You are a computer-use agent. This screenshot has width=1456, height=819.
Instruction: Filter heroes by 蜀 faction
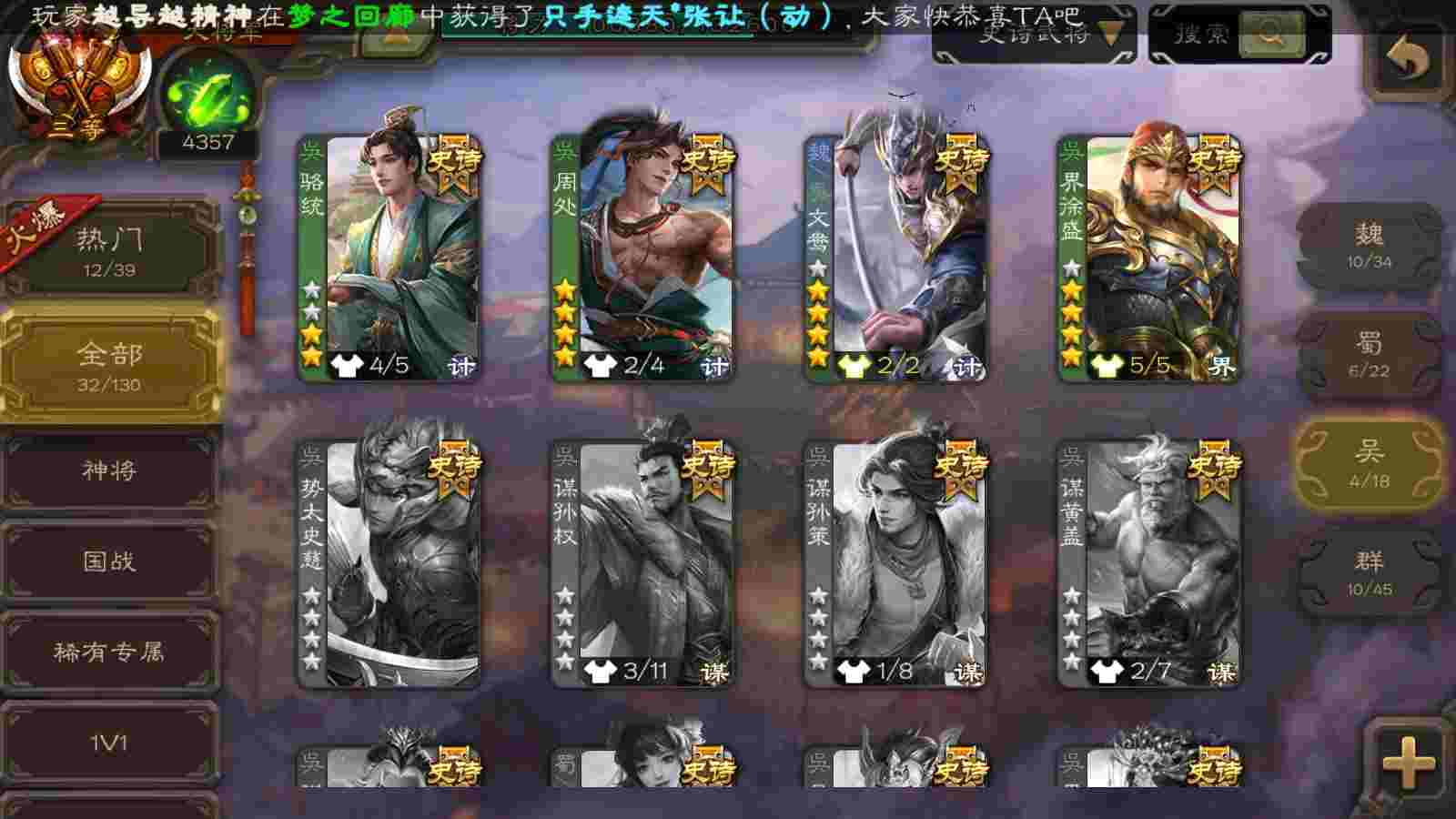point(1370,355)
